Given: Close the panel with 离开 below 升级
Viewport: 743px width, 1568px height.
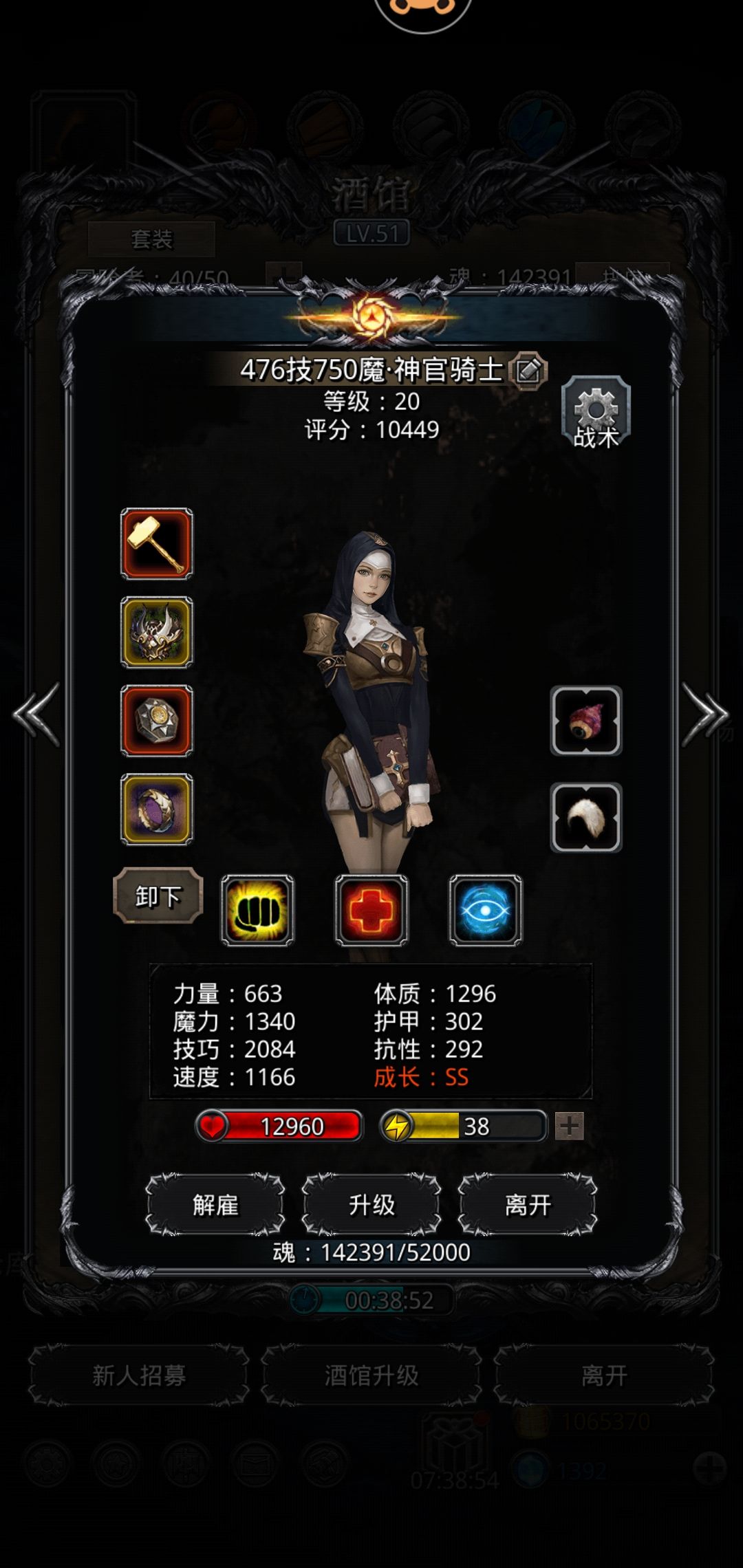Looking at the screenshot, I should click(x=528, y=1205).
